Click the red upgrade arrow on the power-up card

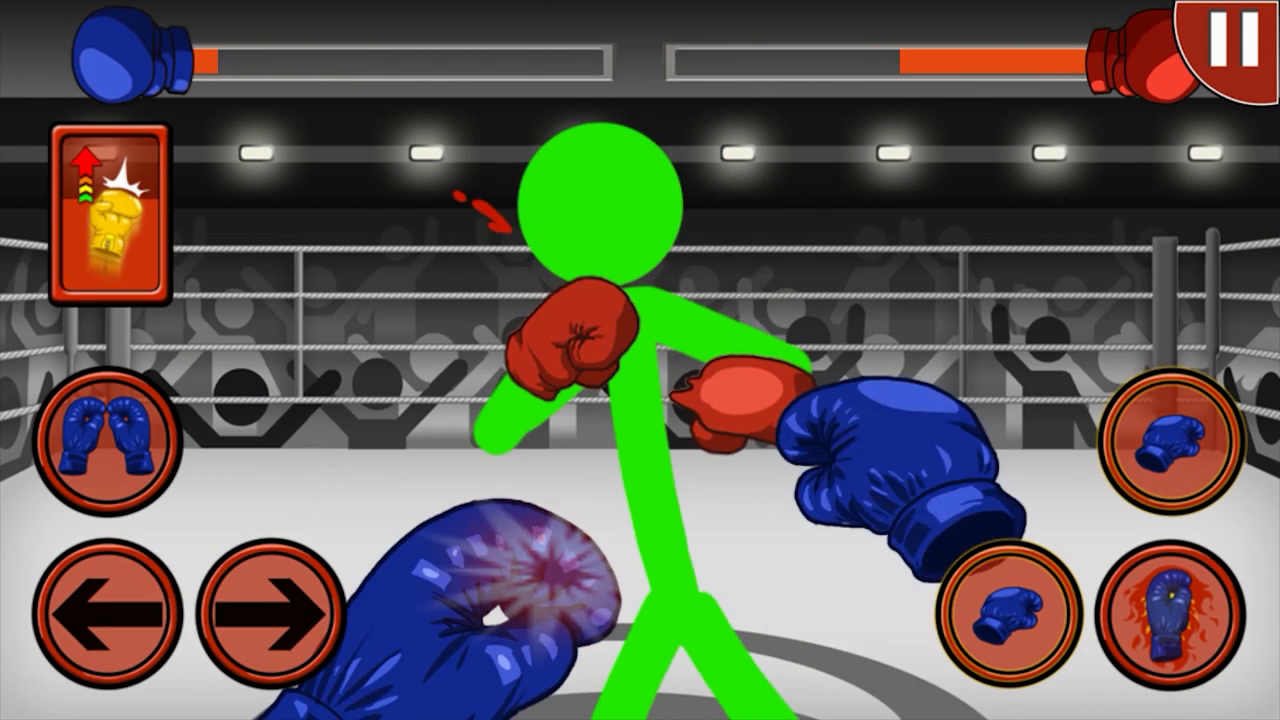click(x=85, y=160)
